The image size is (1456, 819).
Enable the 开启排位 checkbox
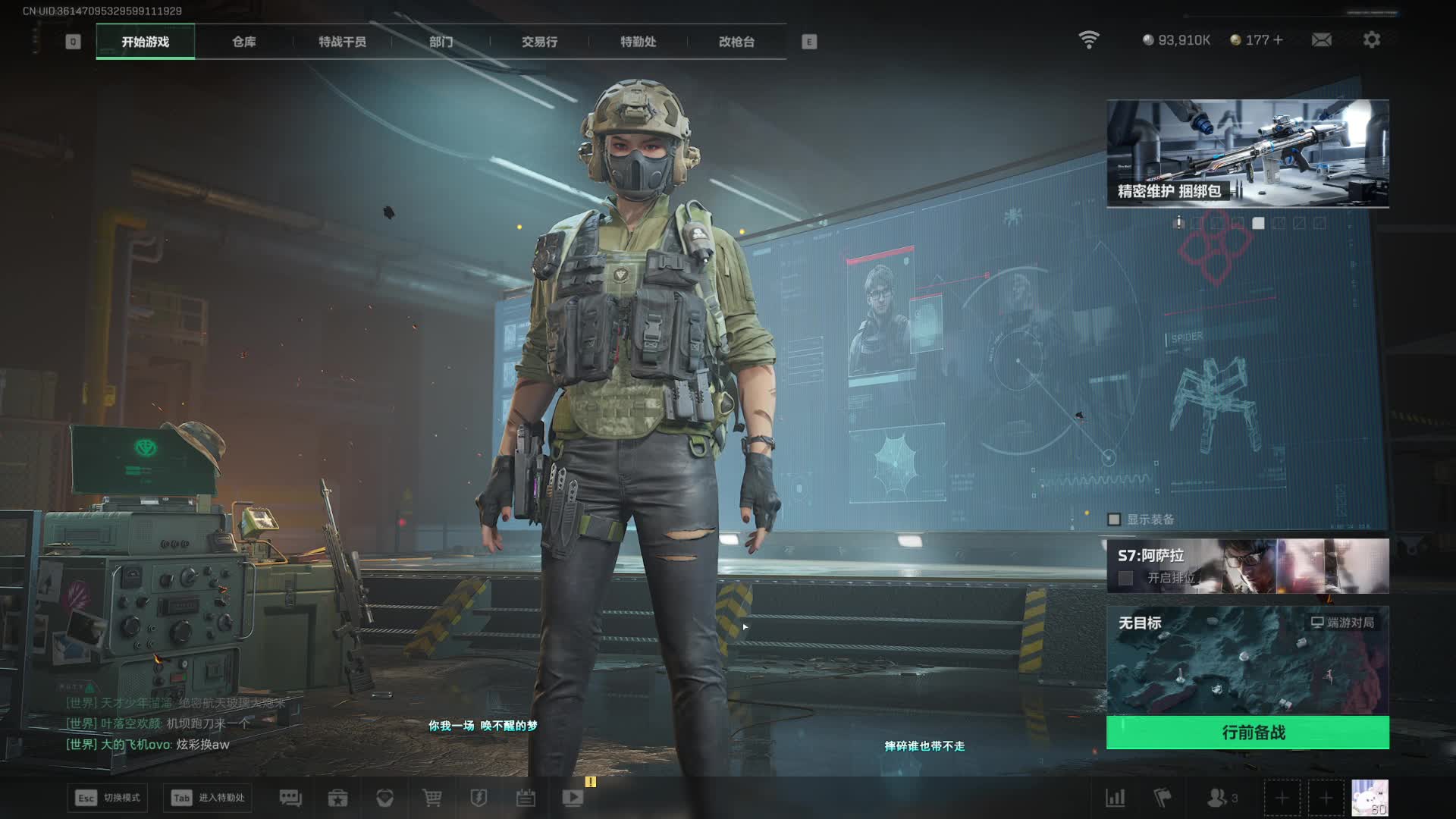[x=1126, y=578]
